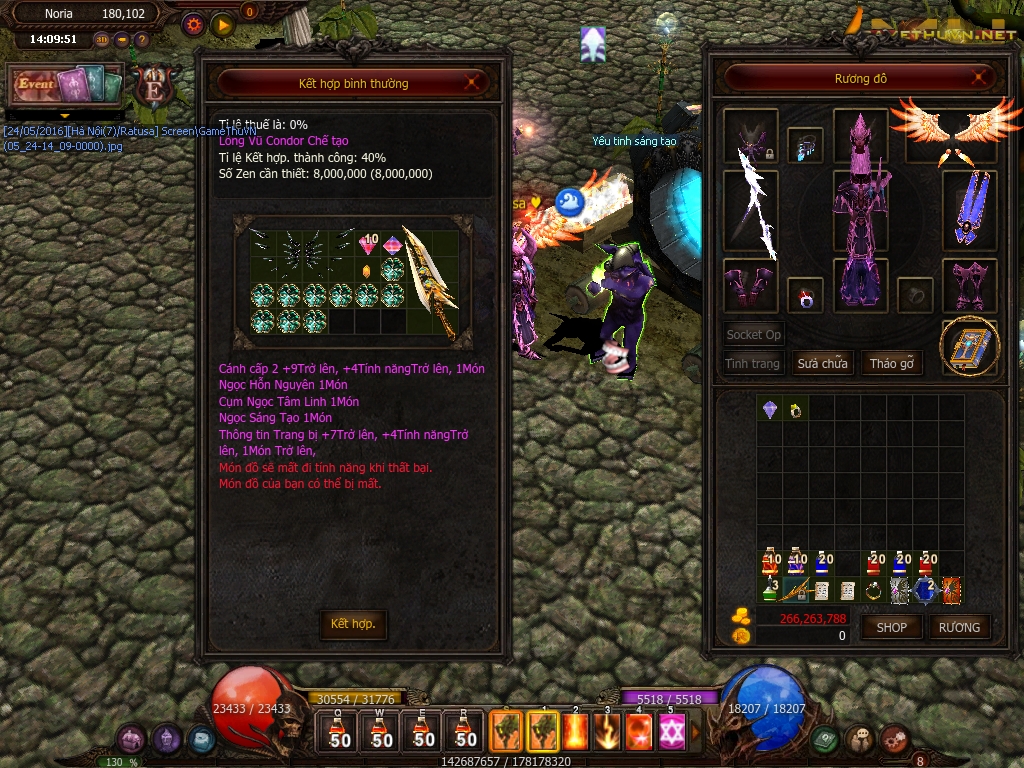
Task: Open the question mark help icon
Action: point(142,40)
